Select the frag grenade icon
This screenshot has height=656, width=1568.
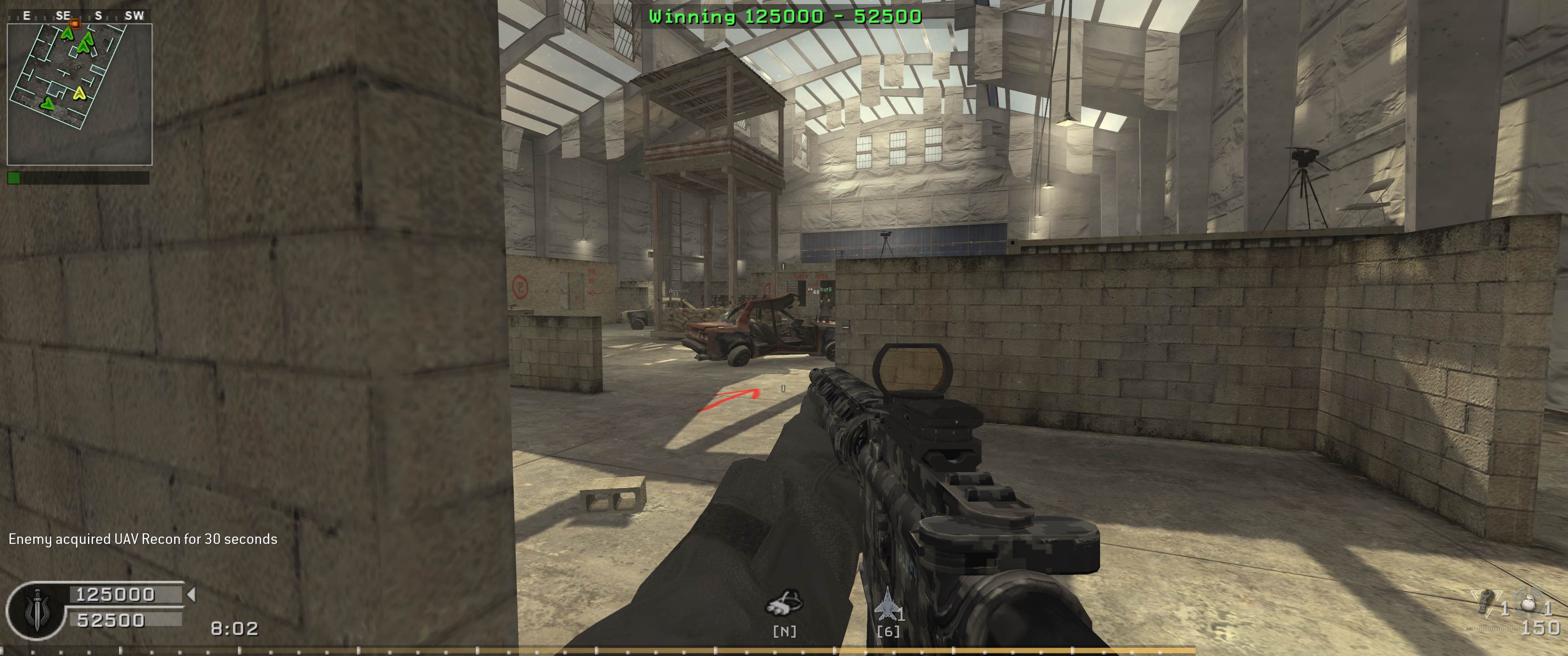click(x=1488, y=602)
